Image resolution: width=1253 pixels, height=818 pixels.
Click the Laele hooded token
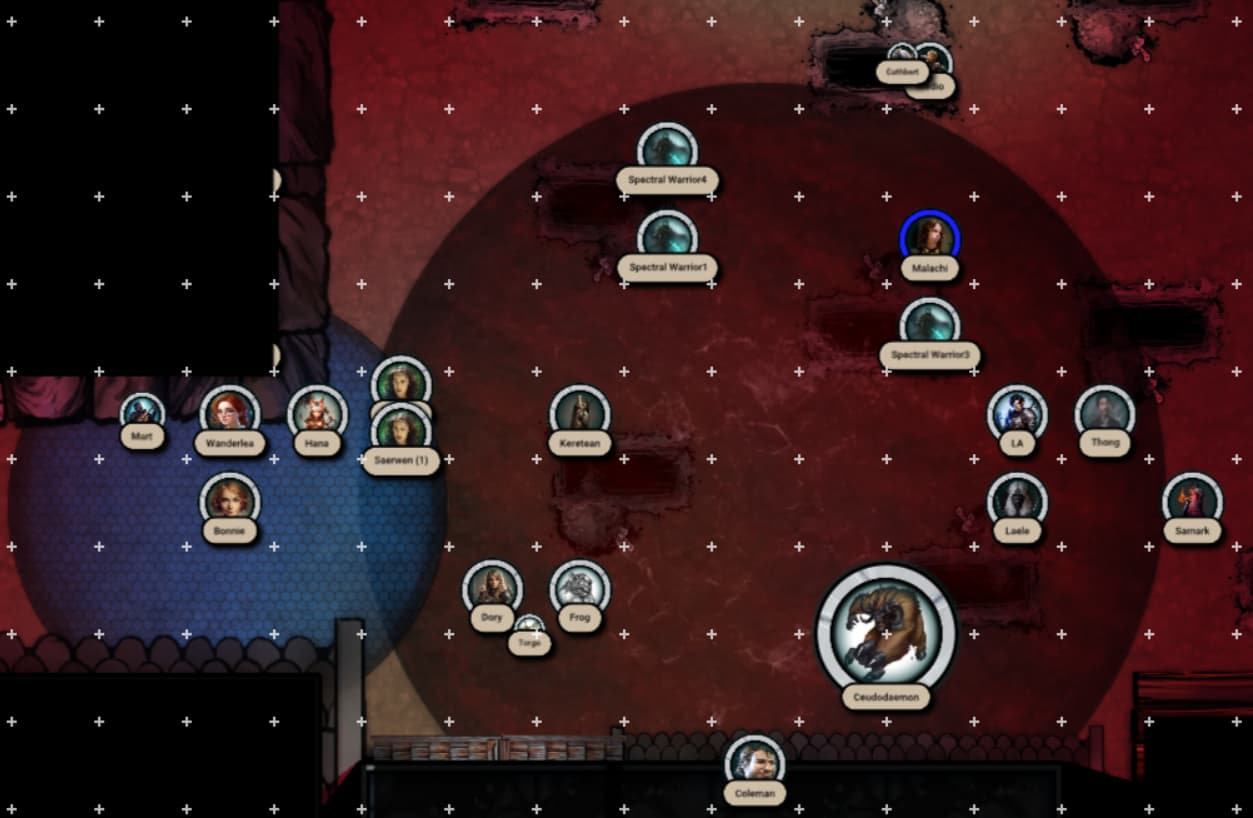(x=1017, y=500)
